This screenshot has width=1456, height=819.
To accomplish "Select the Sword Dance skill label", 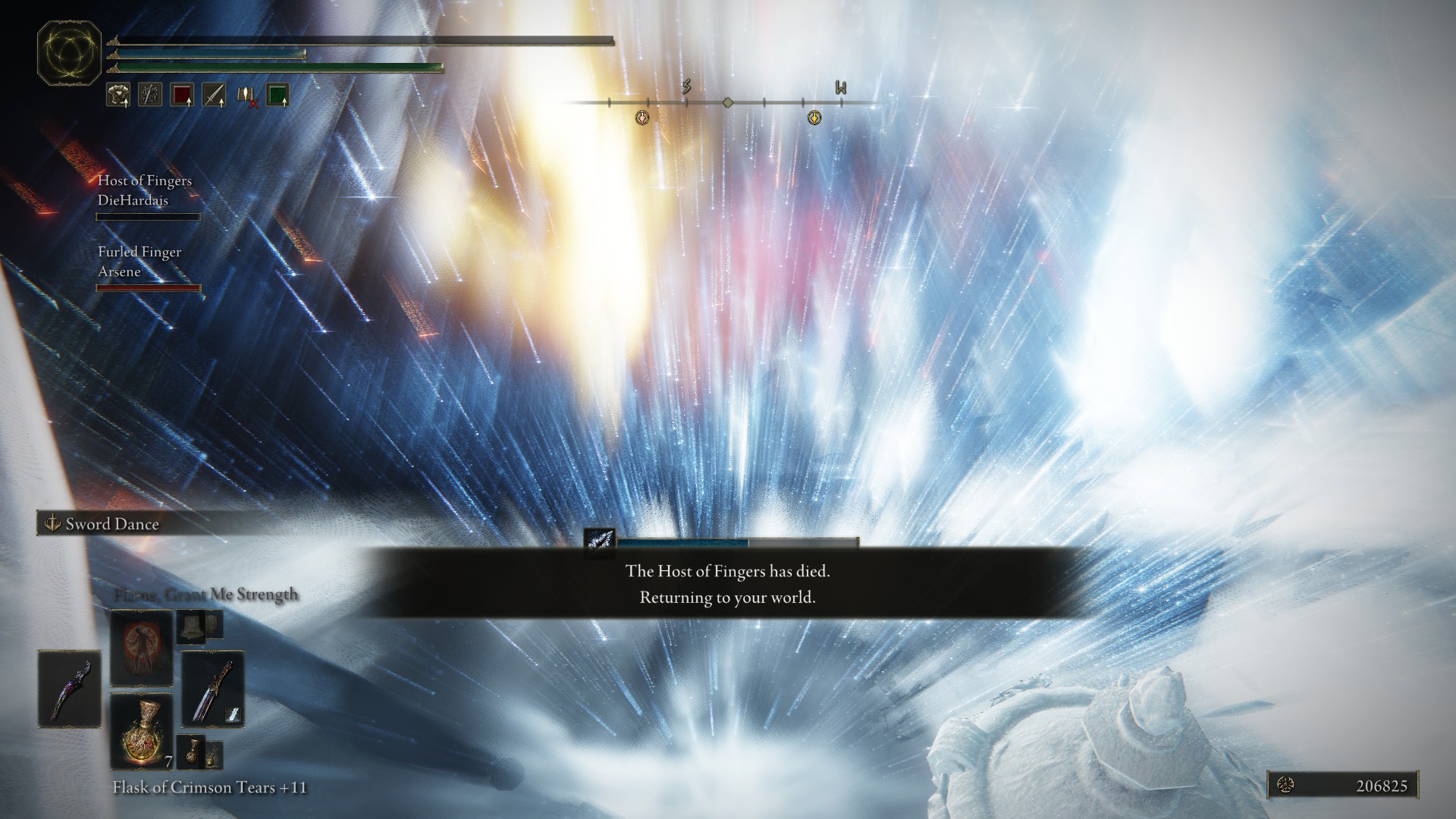I will 111,524.
